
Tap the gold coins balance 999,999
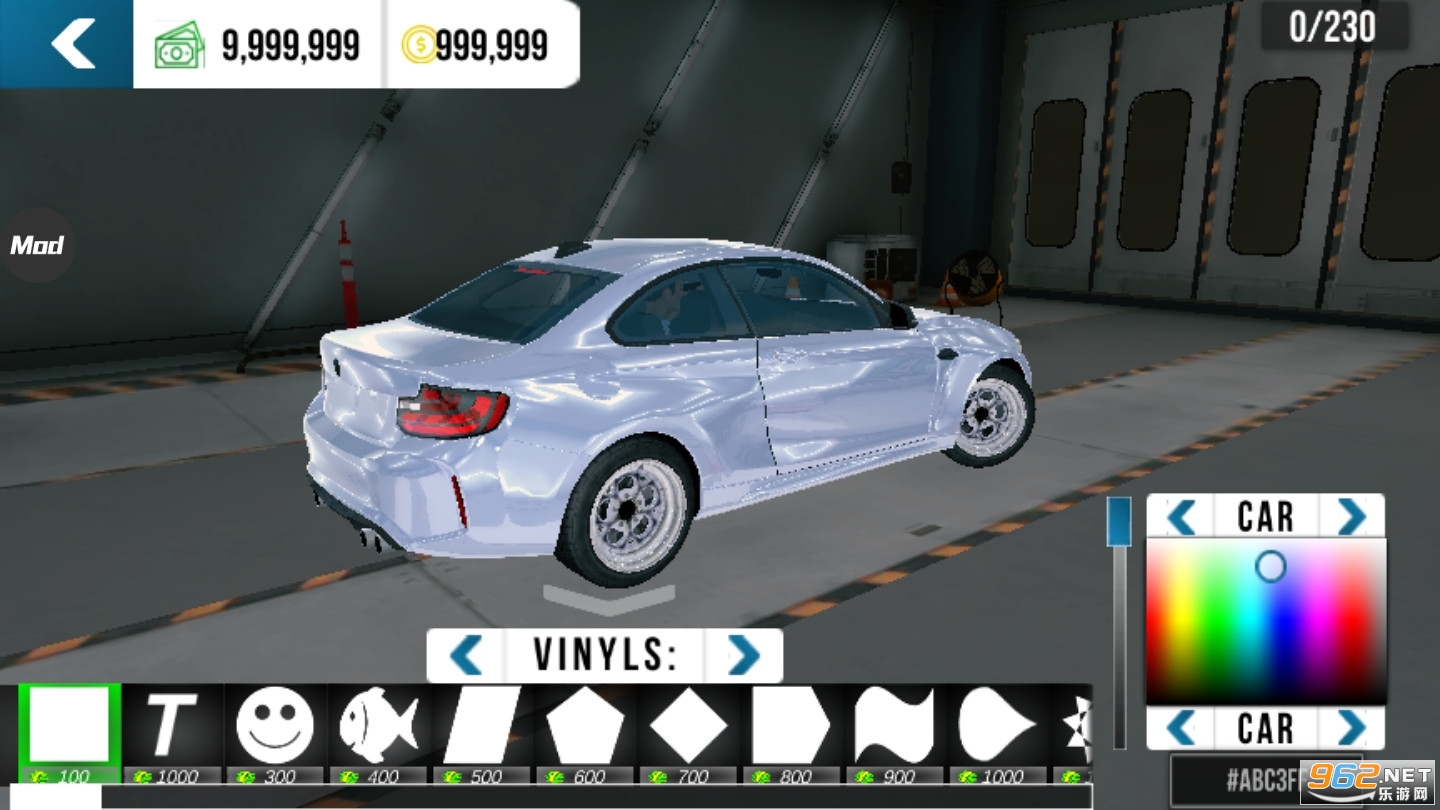pyautogui.click(x=477, y=44)
